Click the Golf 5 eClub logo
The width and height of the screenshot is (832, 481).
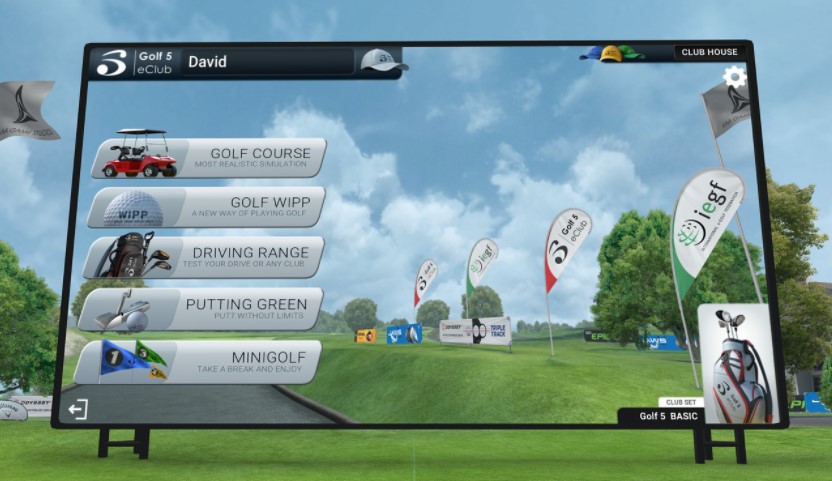131,62
